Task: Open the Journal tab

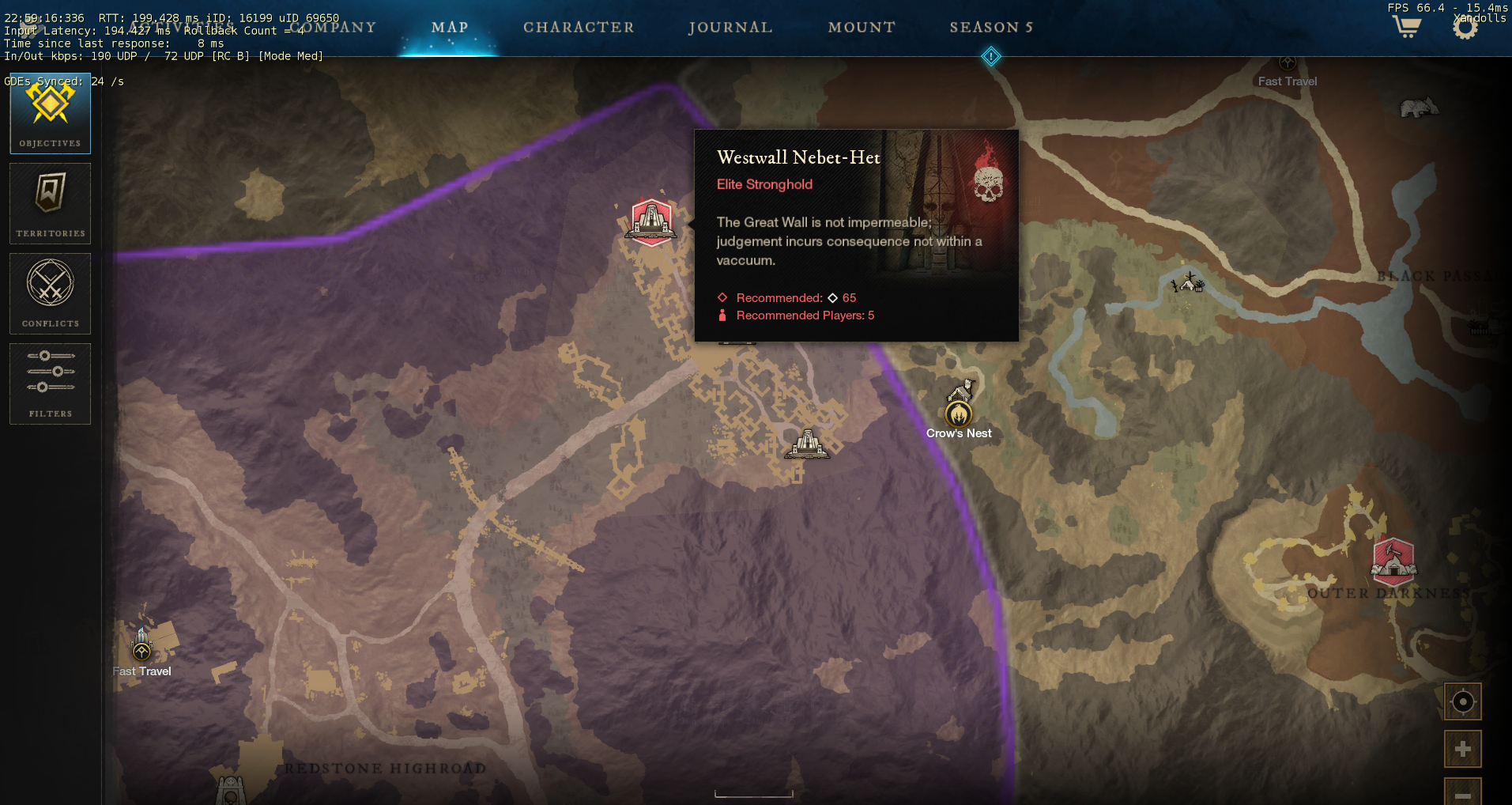Action: 730,28
